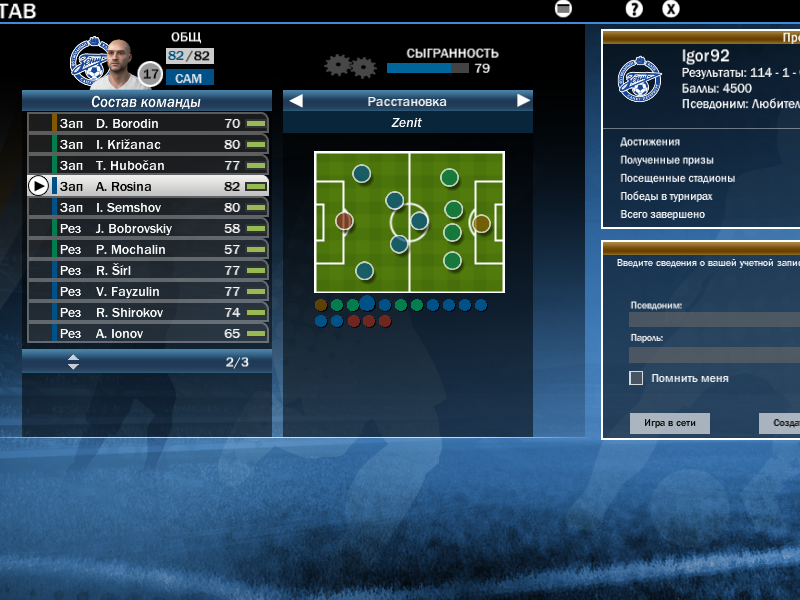Select A. Ionov reserve row

[x=148, y=333]
